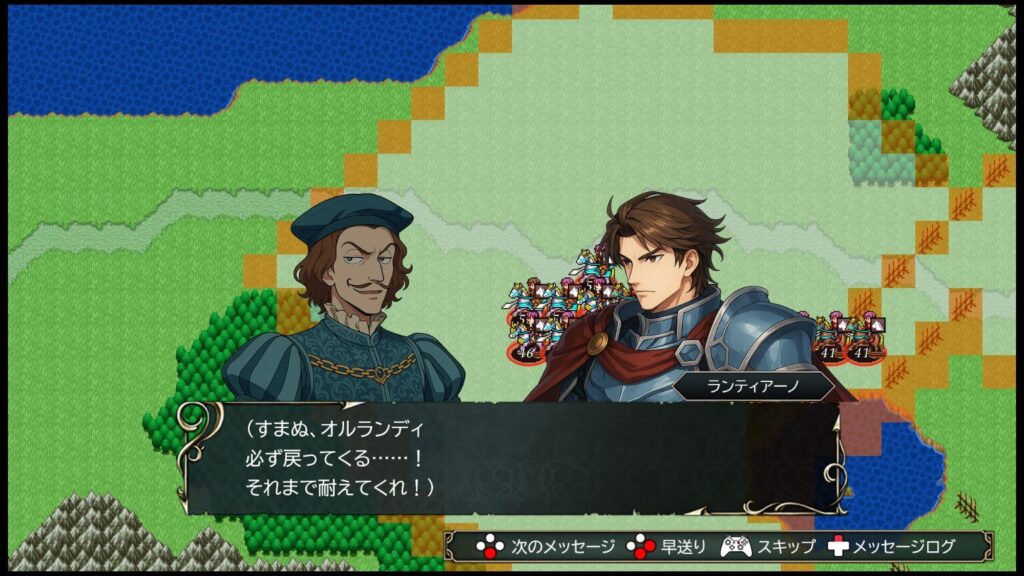The width and height of the screenshot is (1024, 576).
Task: Click the dialogue message box to continue
Action: [x=512, y=459]
